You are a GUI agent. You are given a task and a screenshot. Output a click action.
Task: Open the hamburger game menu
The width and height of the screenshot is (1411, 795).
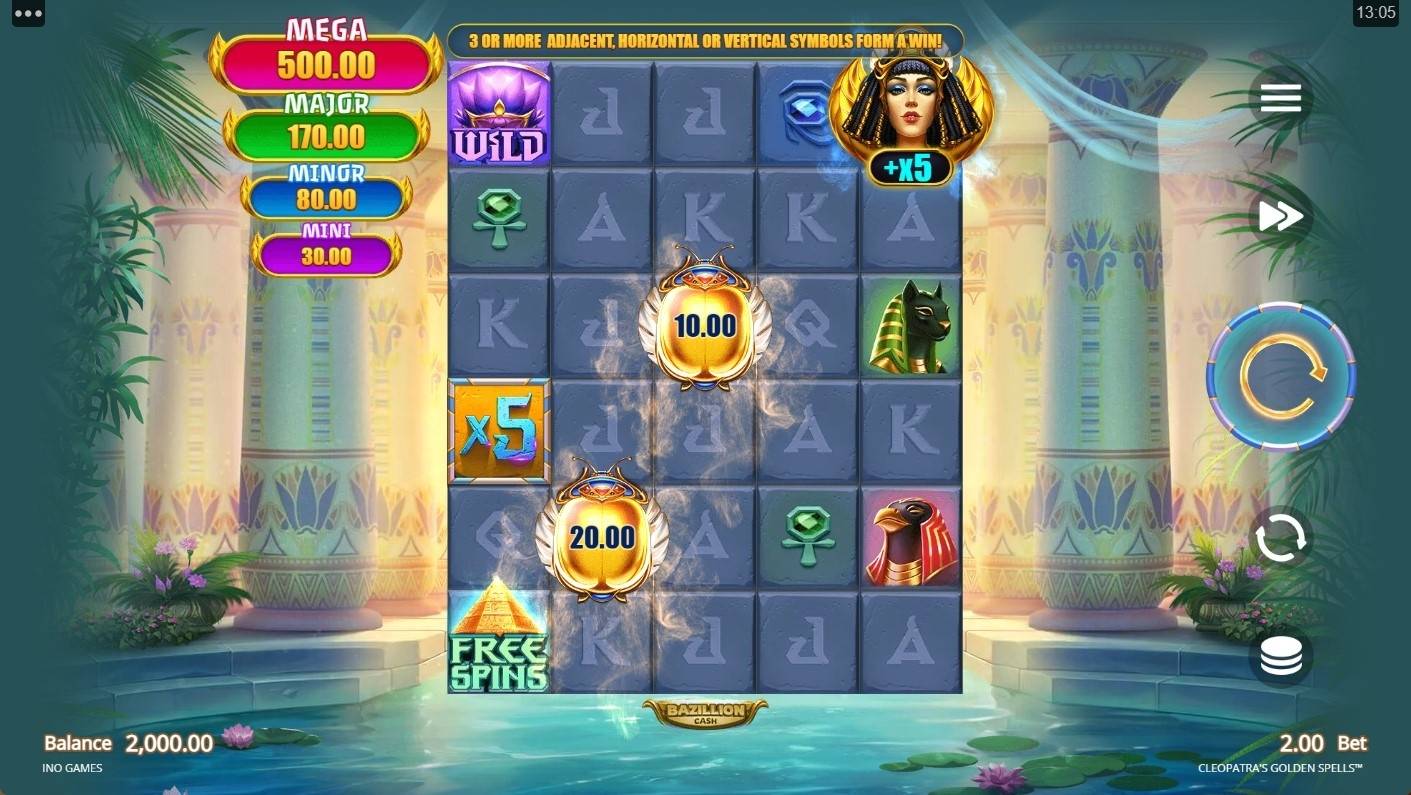tap(1280, 98)
